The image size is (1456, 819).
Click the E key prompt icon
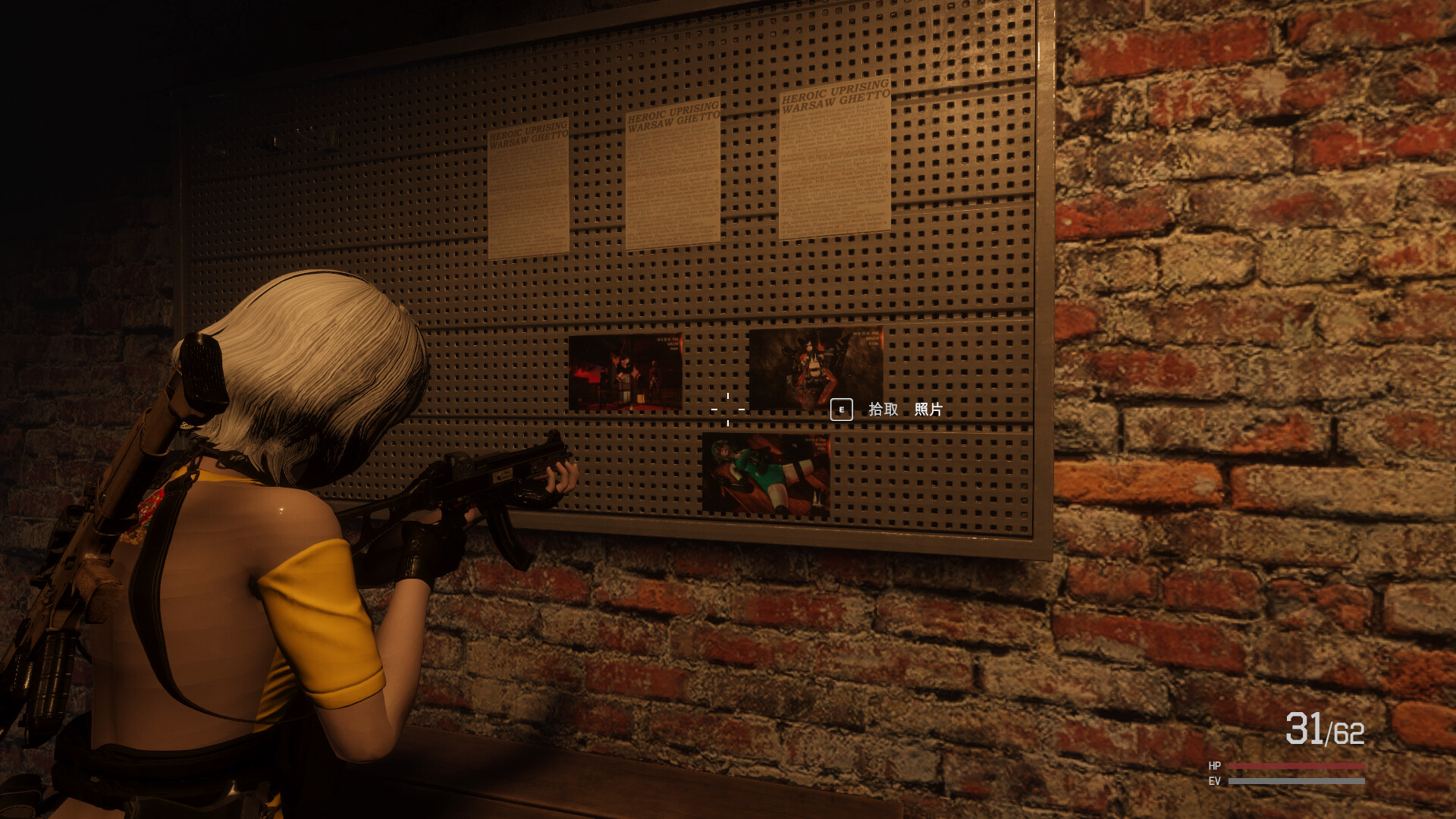tap(840, 409)
